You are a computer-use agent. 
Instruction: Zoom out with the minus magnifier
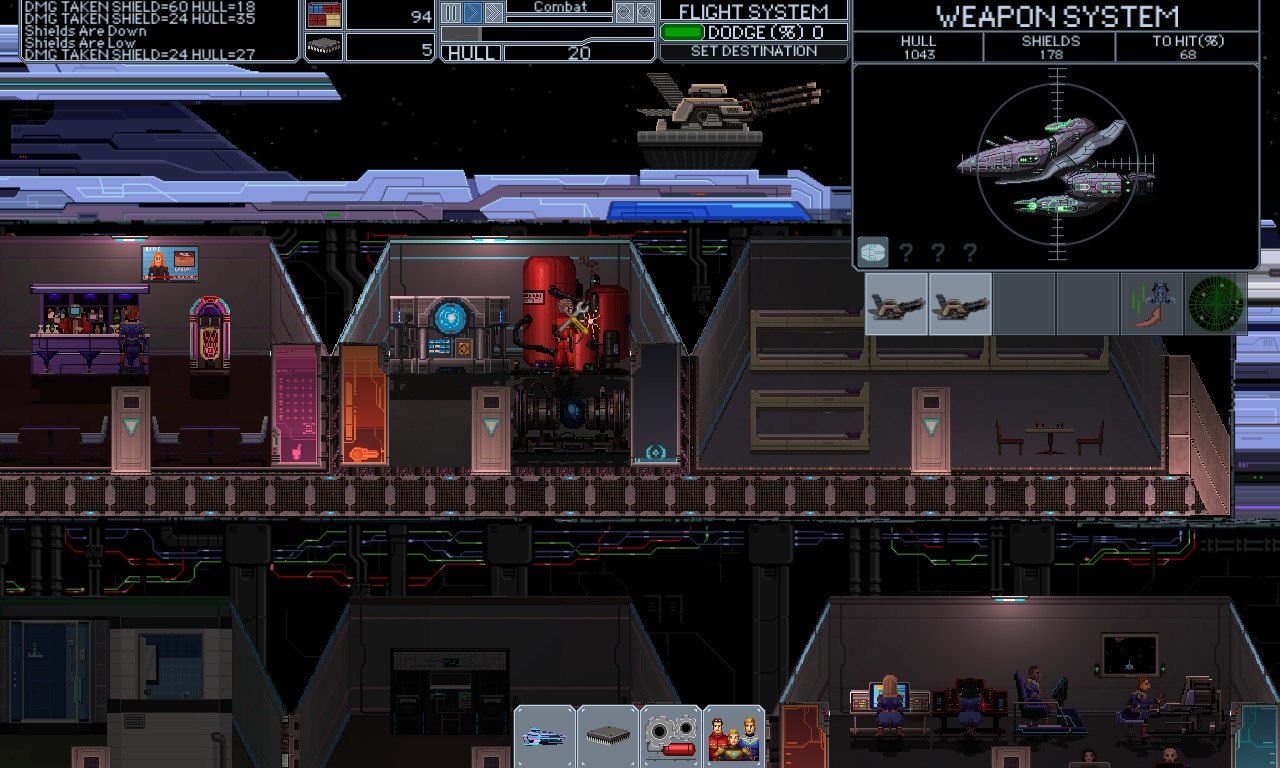tap(624, 13)
